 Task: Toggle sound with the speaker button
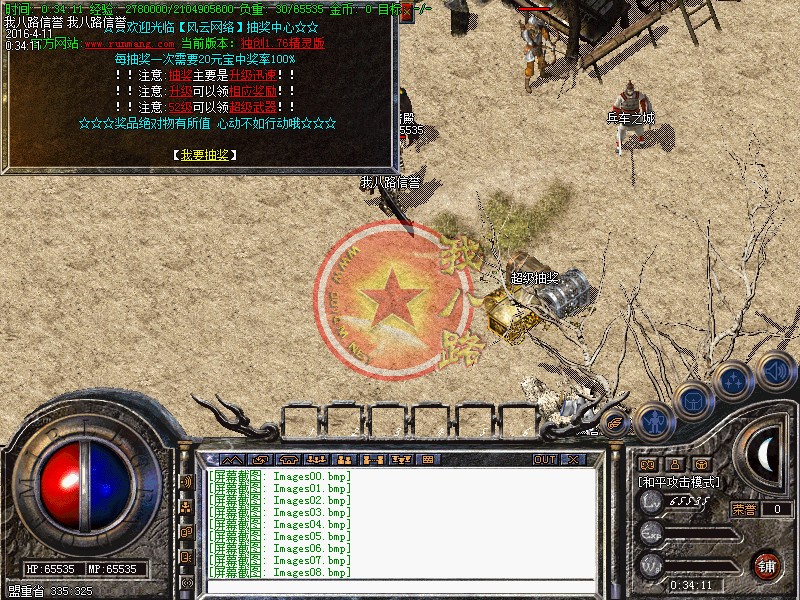pyautogui.click(x=775, y=370)
